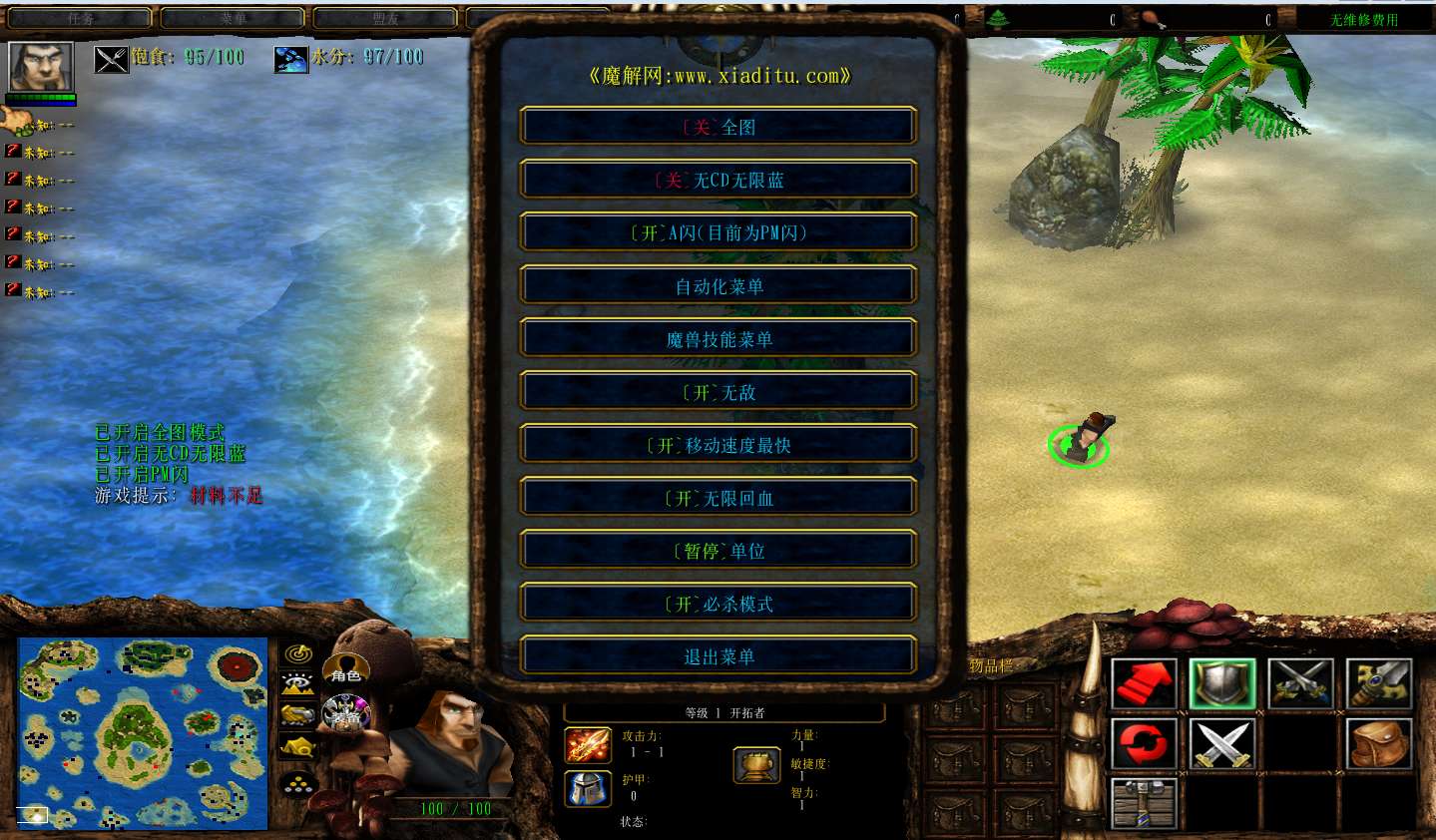This screenshot has height=840, width=1436.
Task: Enable the 无限回血 option
Action: point(718,498)
